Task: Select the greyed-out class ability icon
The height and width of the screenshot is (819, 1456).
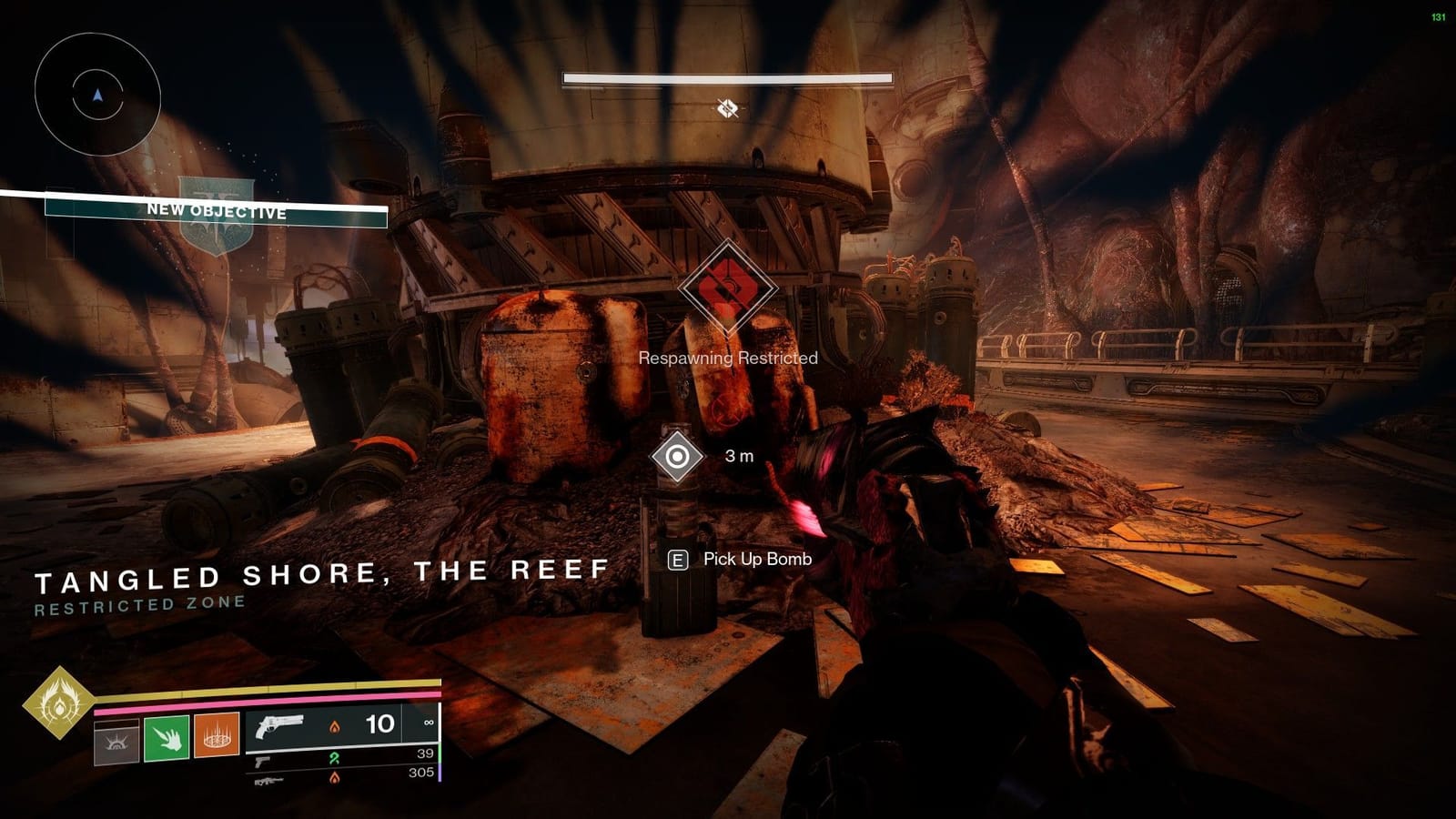Action: point(115,740)
